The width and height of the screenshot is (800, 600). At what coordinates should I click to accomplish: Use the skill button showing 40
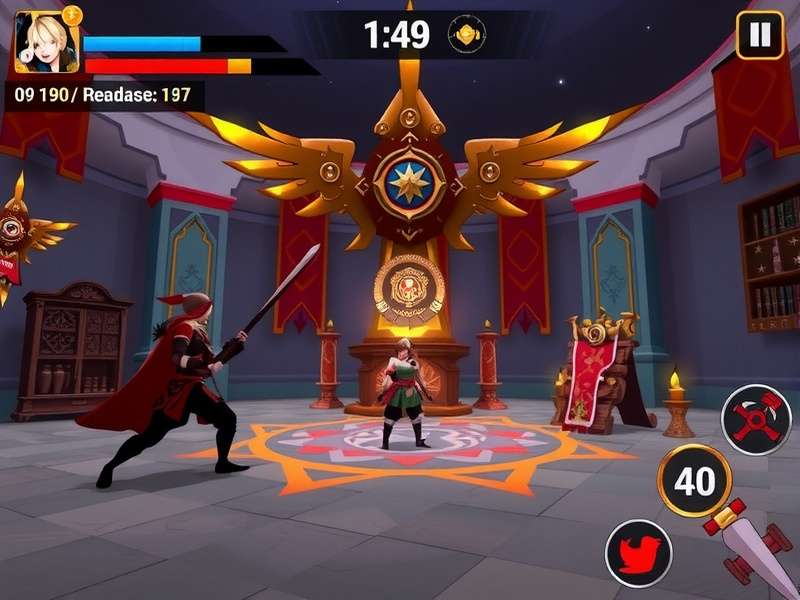694,481
